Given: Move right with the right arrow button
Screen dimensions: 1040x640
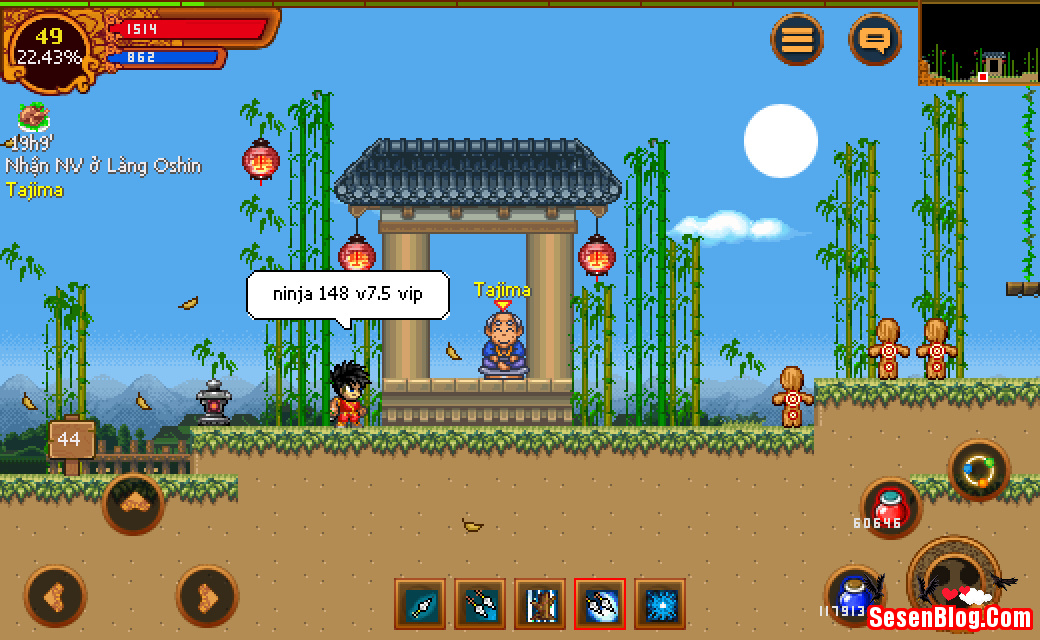Looking at the screenshot, I should click(x=207, y=596).
